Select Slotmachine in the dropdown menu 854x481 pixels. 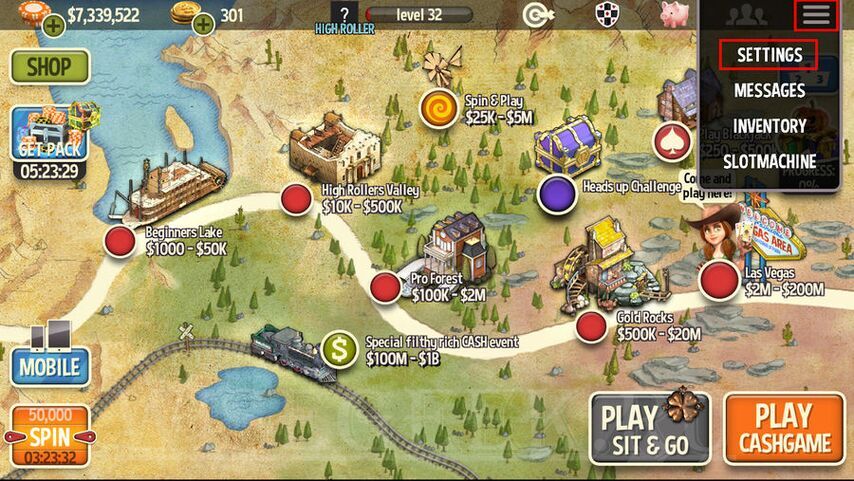click(x=769, y=161)
